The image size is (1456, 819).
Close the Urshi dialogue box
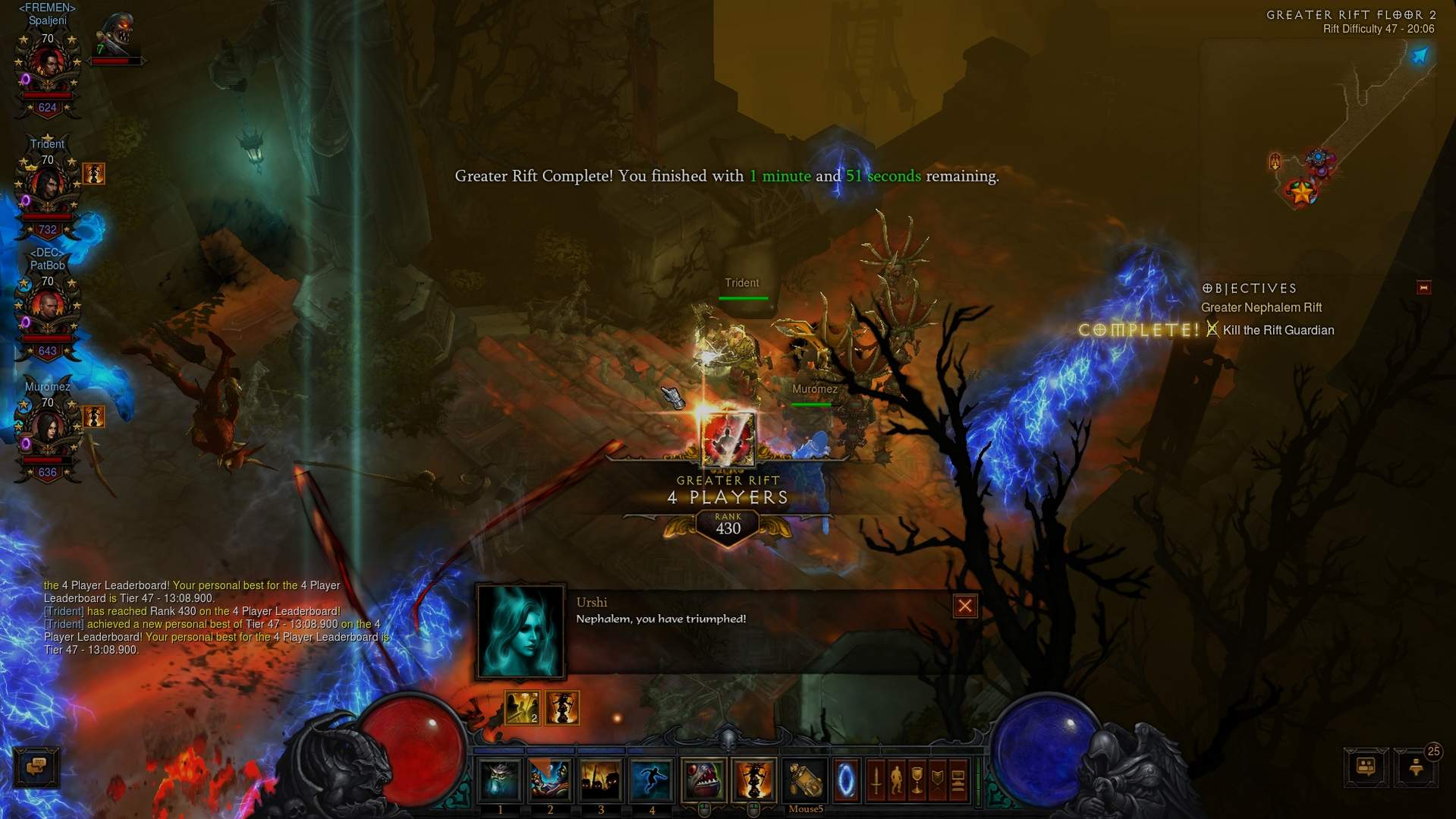[x=964, y=606]
